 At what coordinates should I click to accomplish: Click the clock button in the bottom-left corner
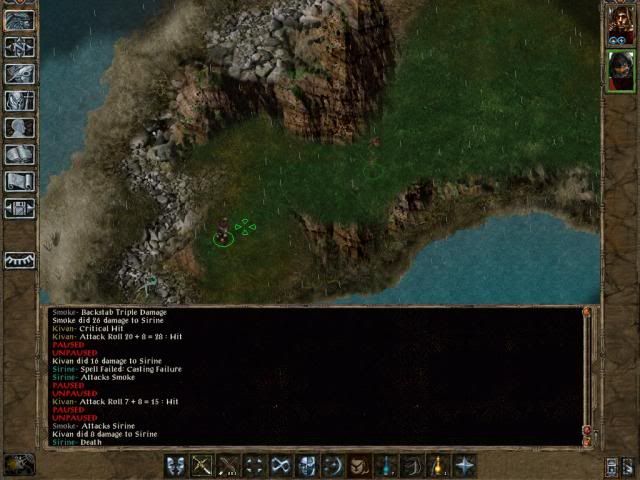[19, 465]
